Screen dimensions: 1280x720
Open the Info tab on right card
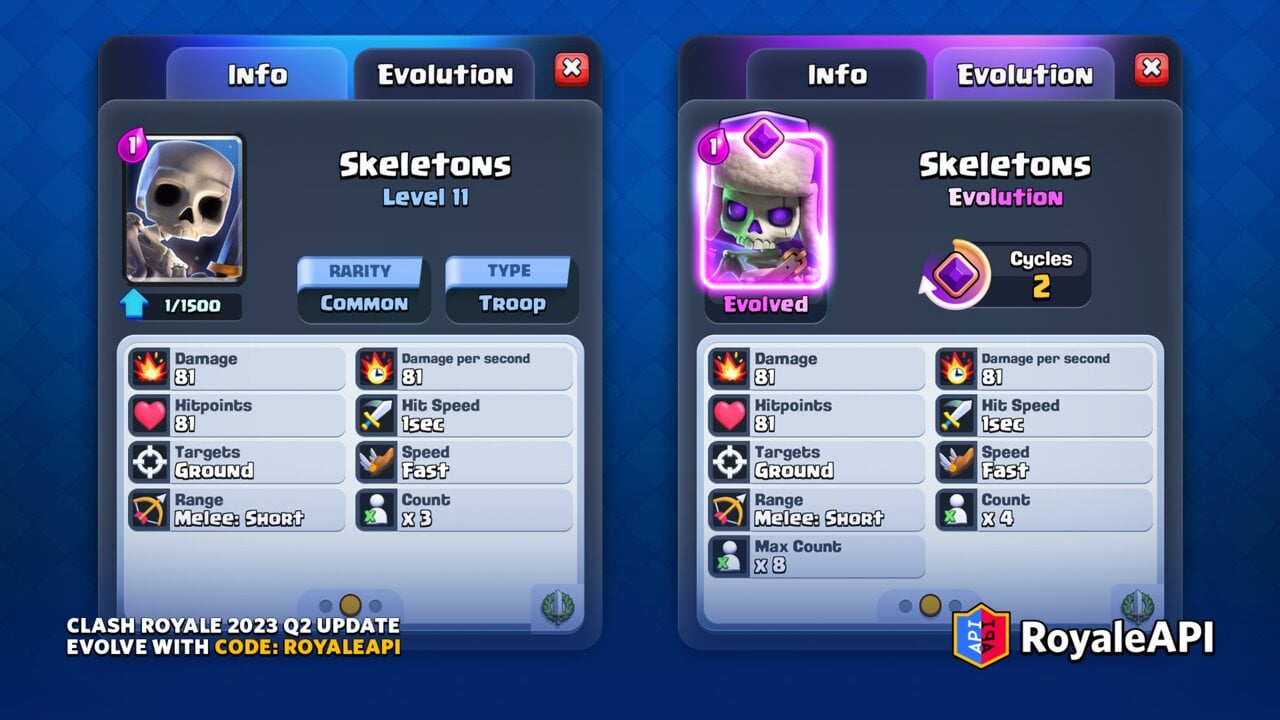coord(838,74)
